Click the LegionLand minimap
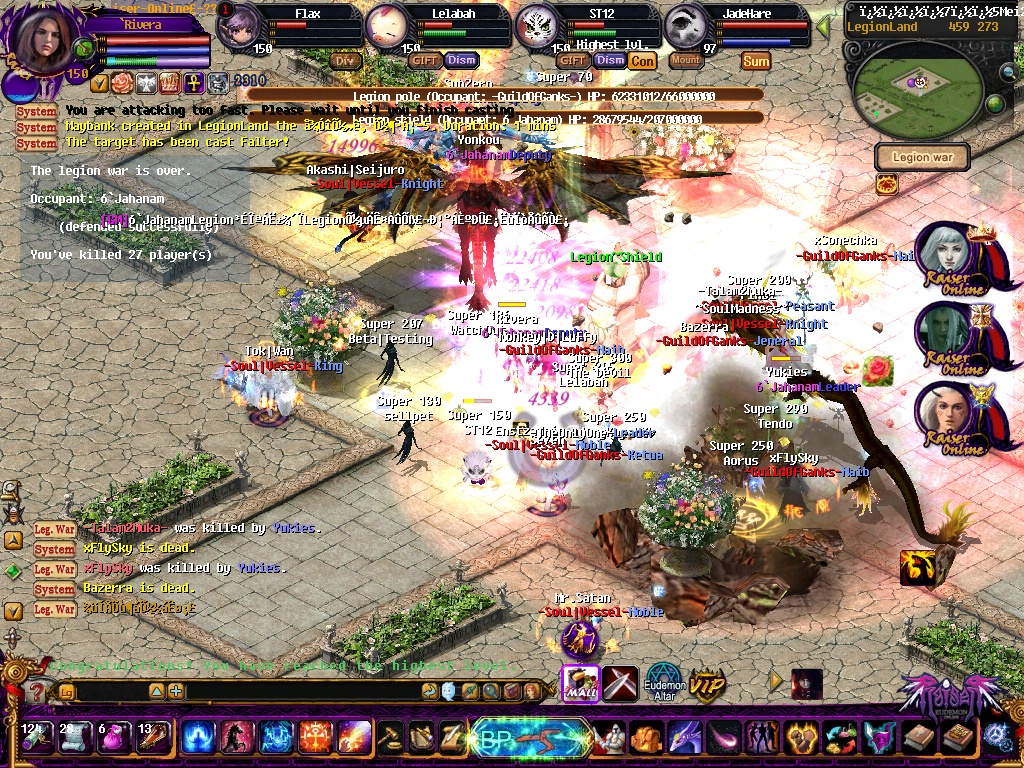 (913, 87)
